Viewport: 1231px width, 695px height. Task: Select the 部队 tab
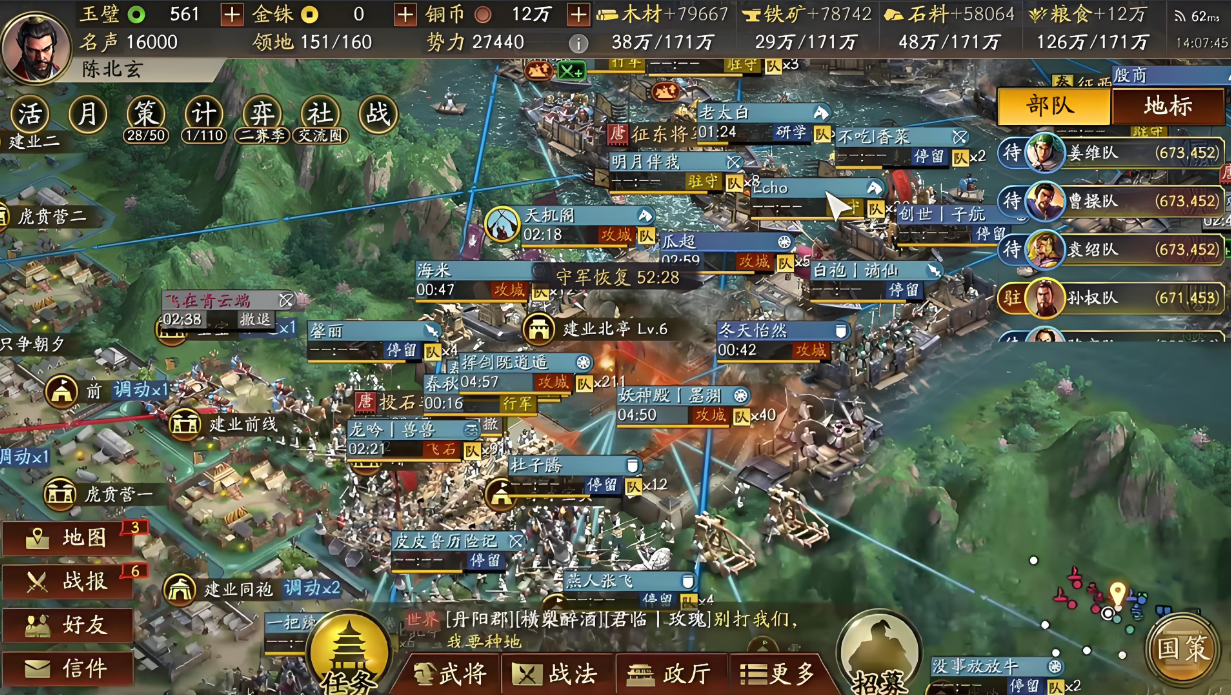(x=1053, y=106)
